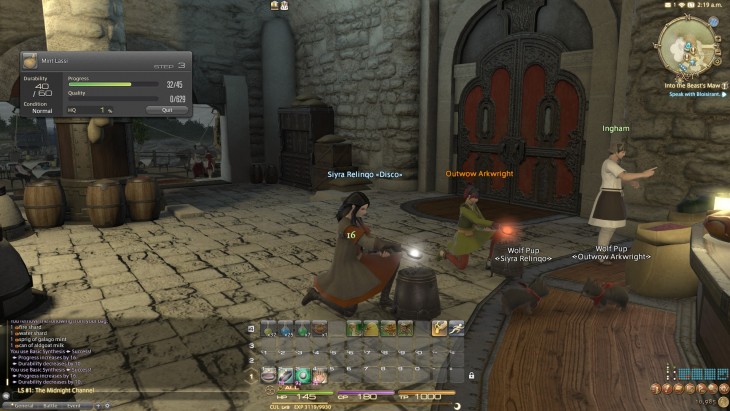Switch to the Battle chat tab
The image size is (730, 411).
click(x=49, y=405)
